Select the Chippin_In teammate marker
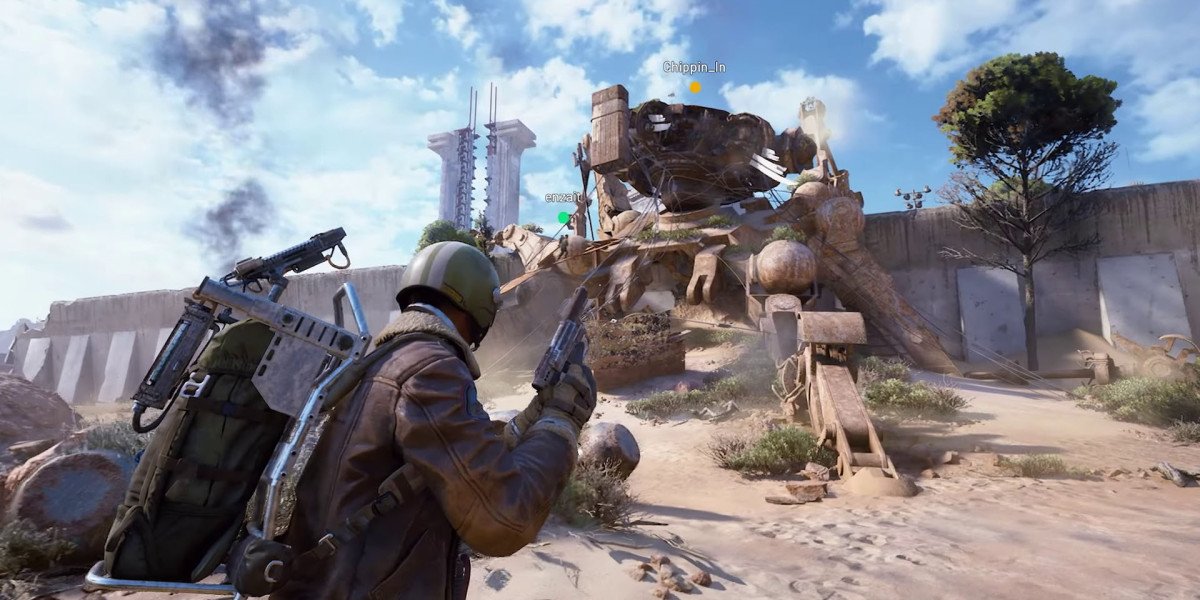Image resolution: width=1200 pixels, height=600 pixels. [695, 87]
